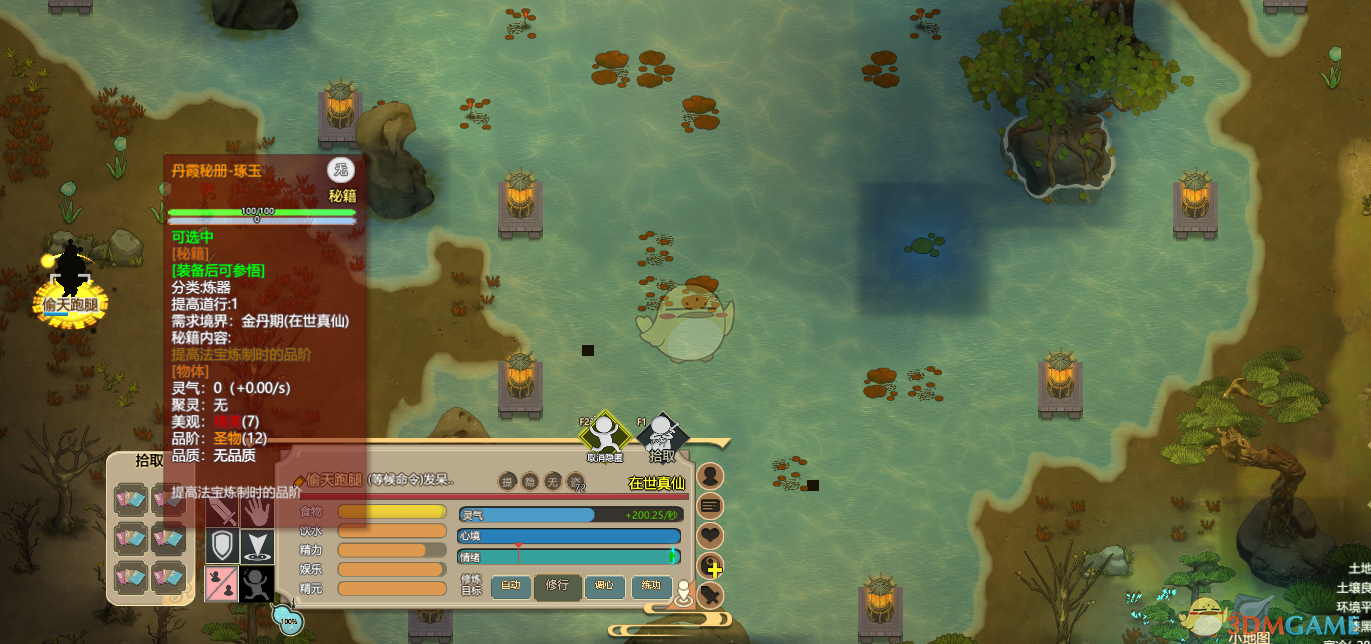Click the 隐 round status badge
The image size is (1371, 644).
(x=531, y=482)
